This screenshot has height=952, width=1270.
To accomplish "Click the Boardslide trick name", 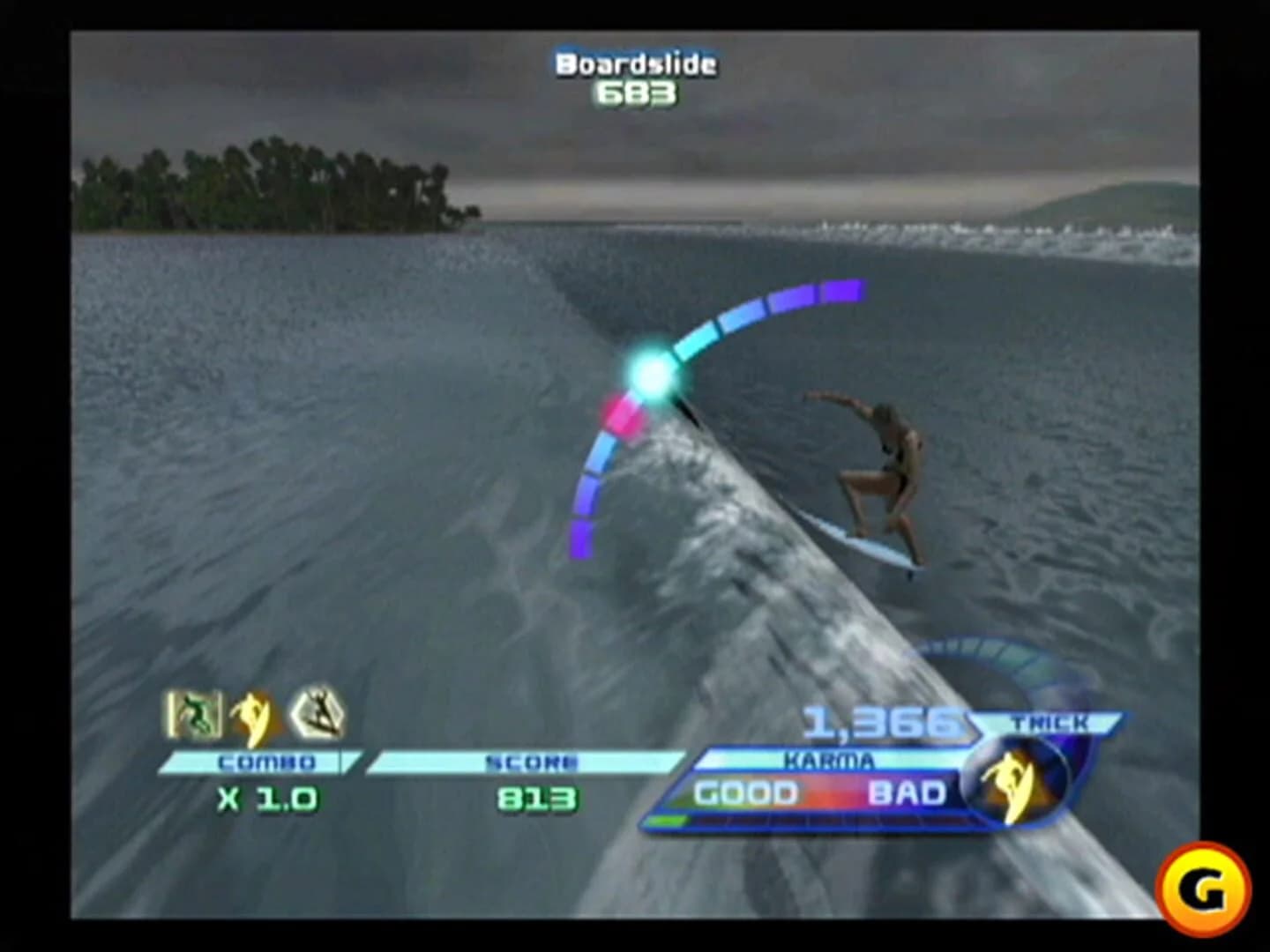I will (x=635, y=63).
